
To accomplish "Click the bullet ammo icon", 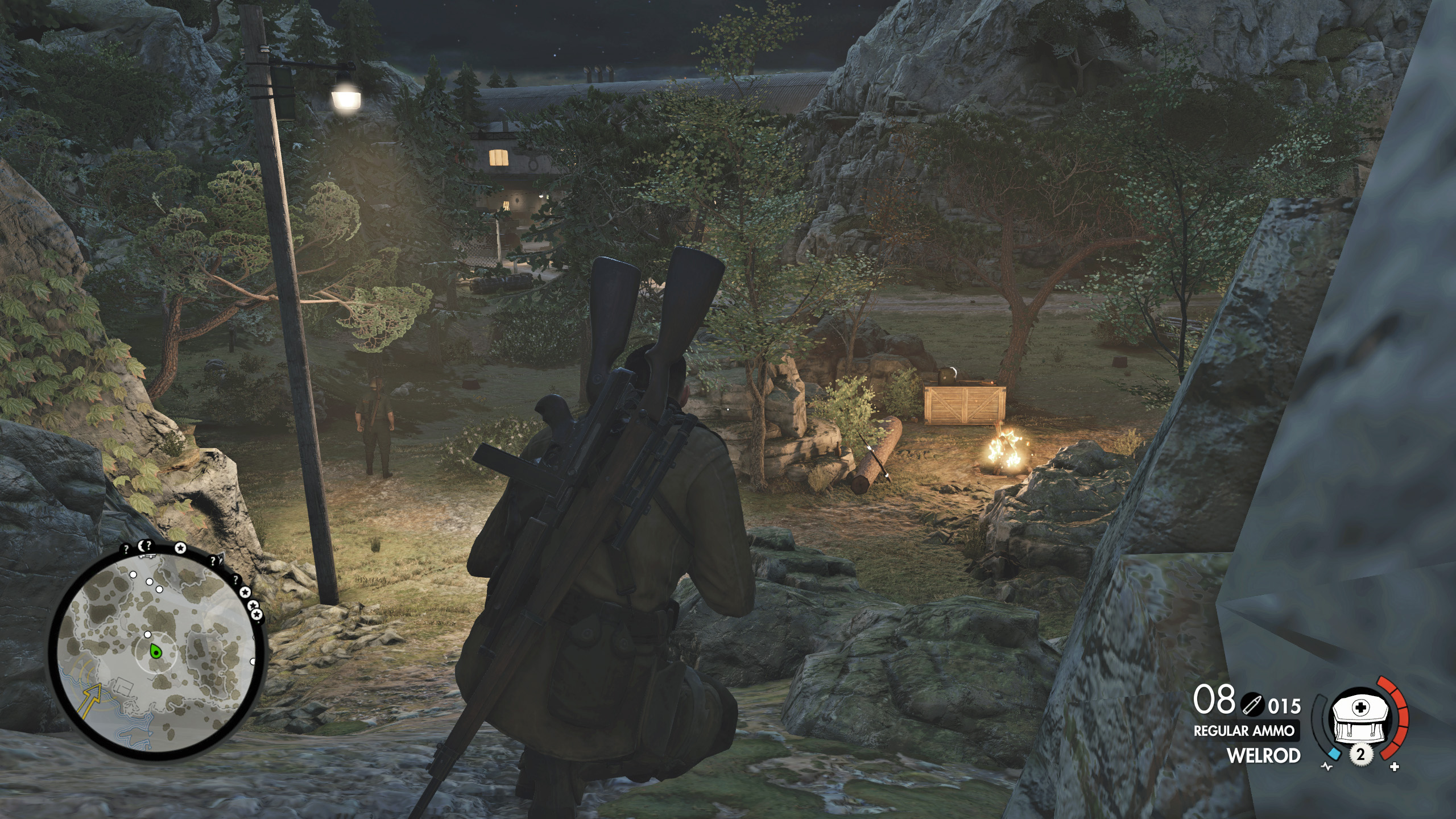I will [x=1251, y=705].
